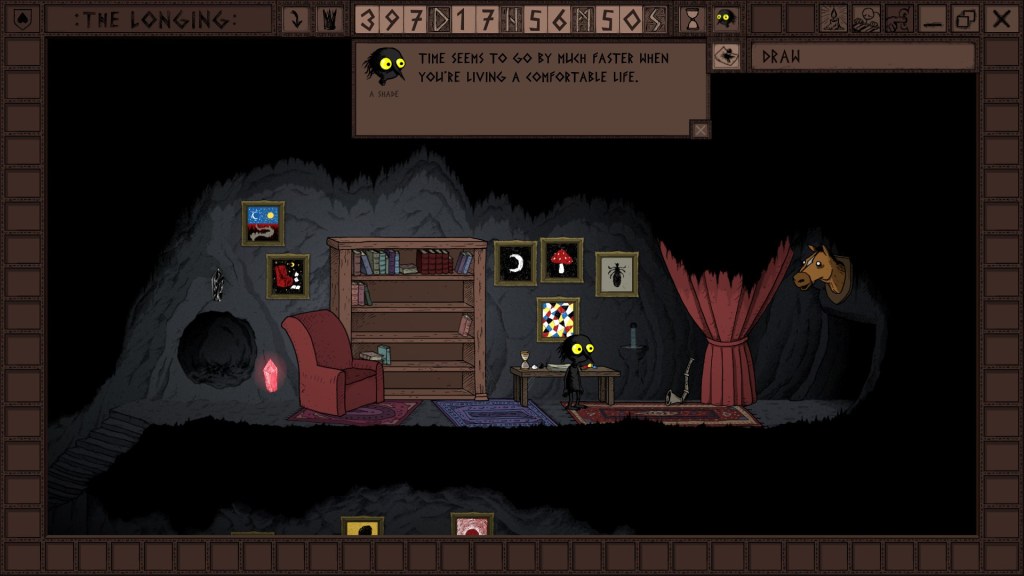This screenshot has width=1024, height=576.
Task: Minimize the game window
Action: click(x=933, y=19)
